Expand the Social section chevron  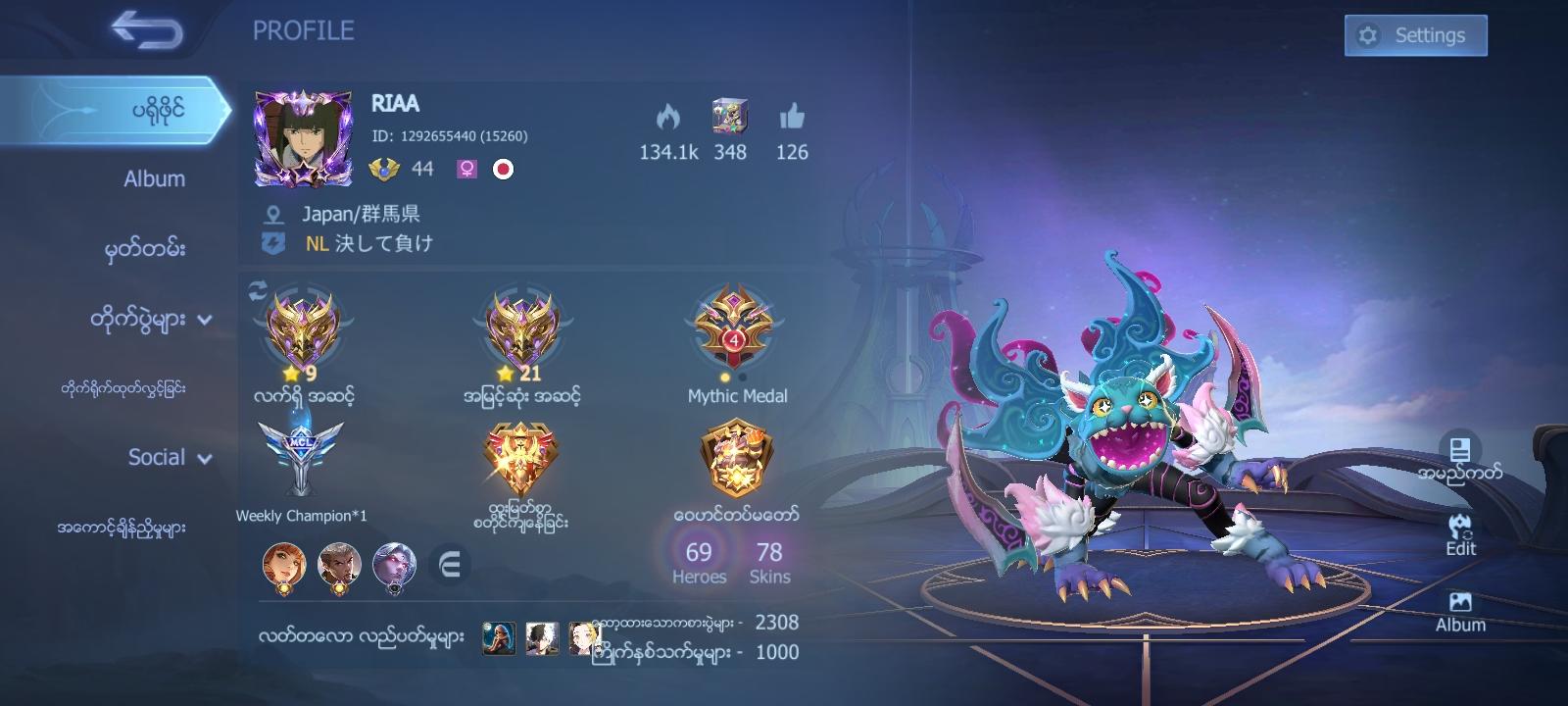click(204, 459)
